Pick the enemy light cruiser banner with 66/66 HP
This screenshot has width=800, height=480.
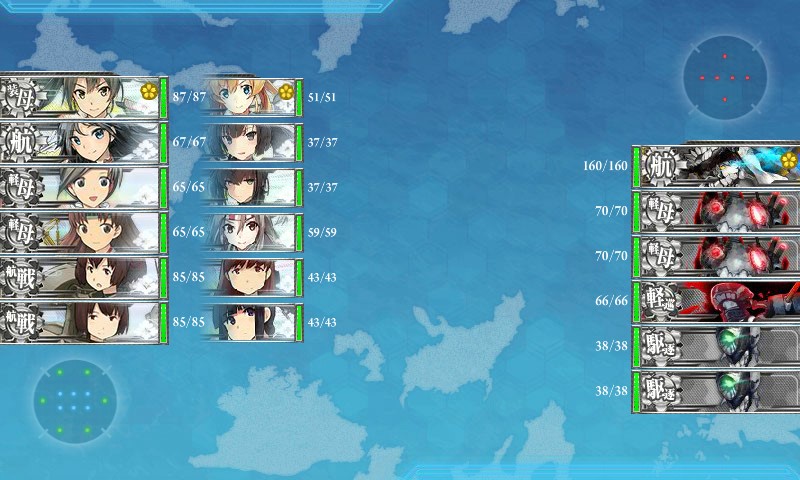tap(716, 298)
